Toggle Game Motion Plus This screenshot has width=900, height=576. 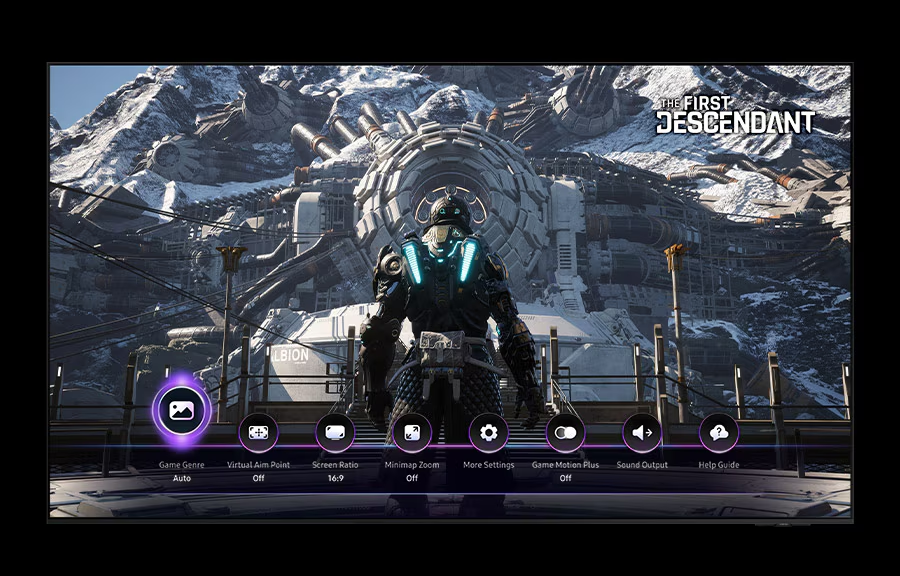point(565,433)
